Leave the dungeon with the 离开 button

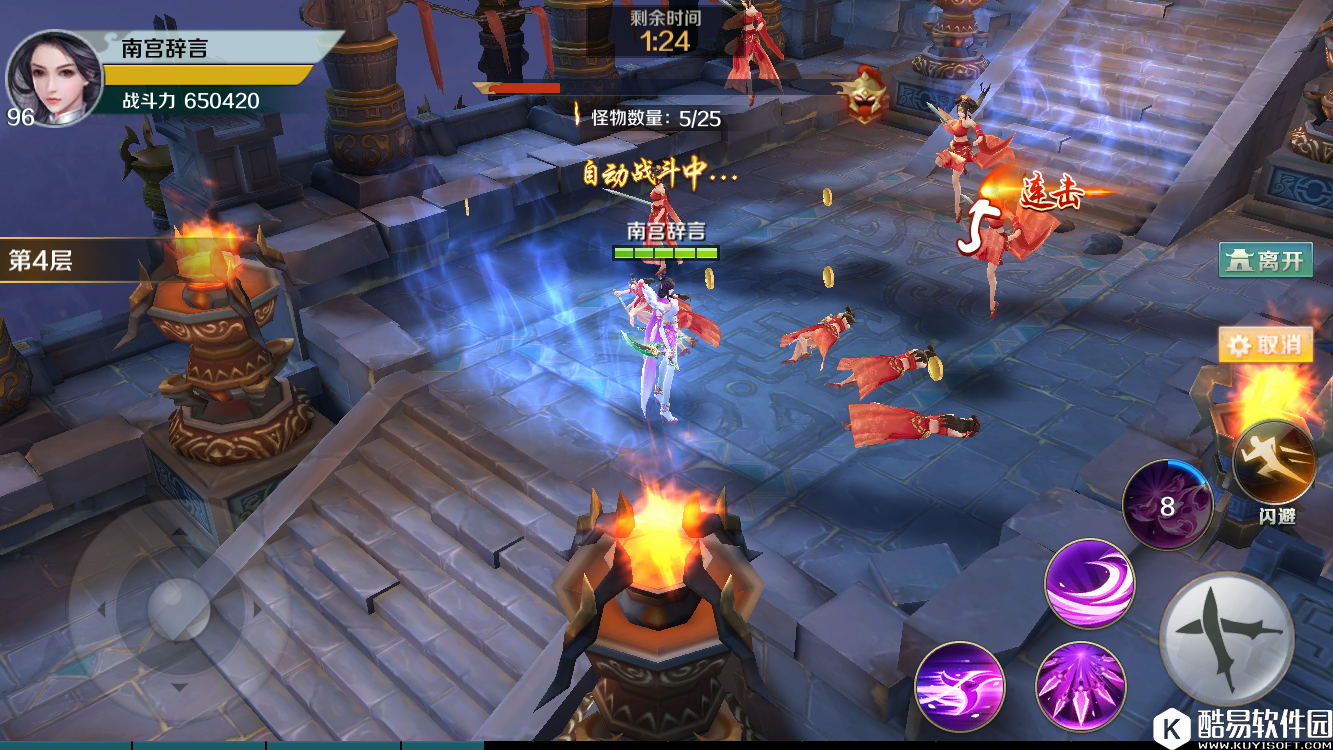coord(1265,261)
